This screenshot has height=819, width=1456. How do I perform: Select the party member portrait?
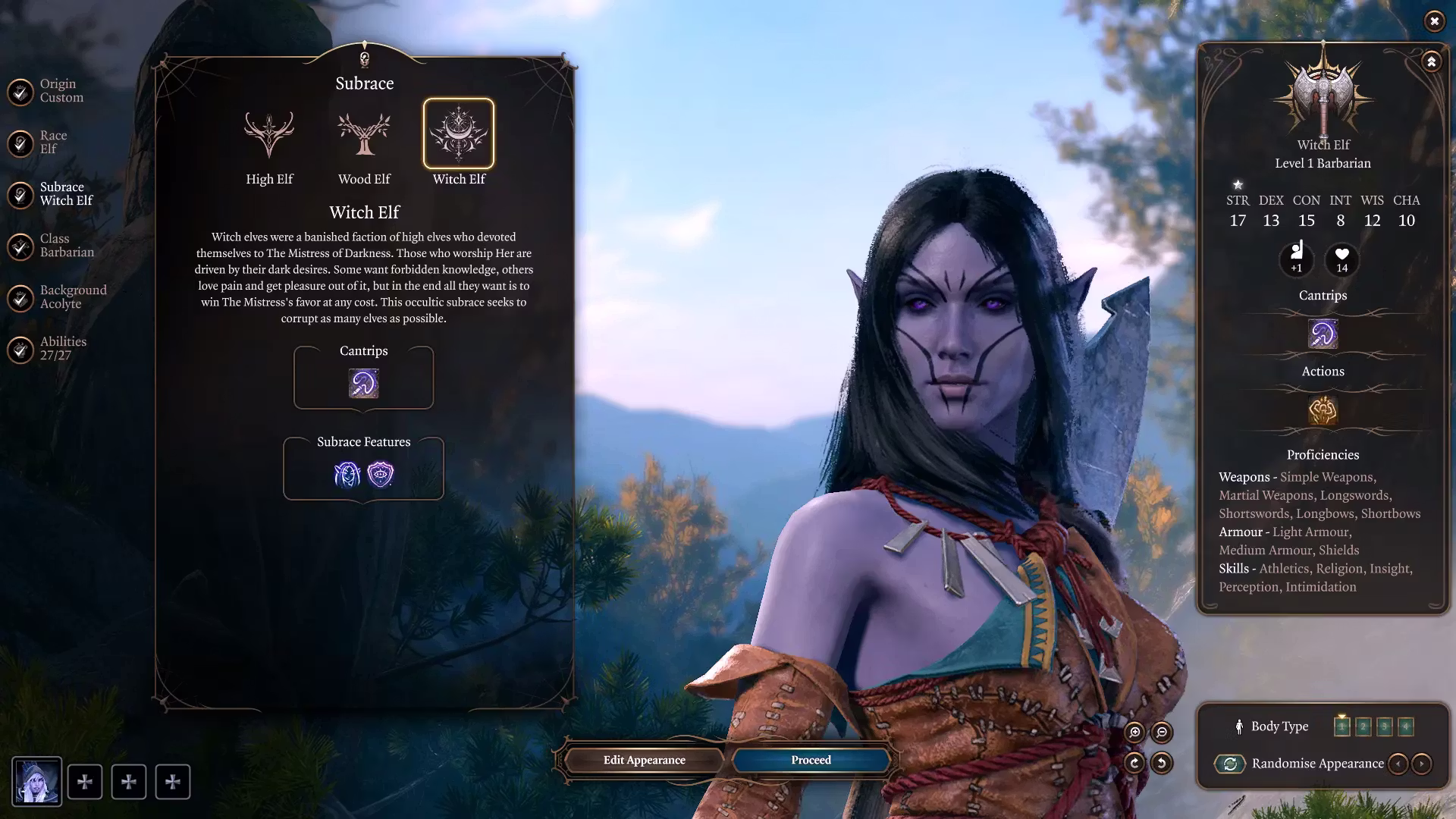37,782
